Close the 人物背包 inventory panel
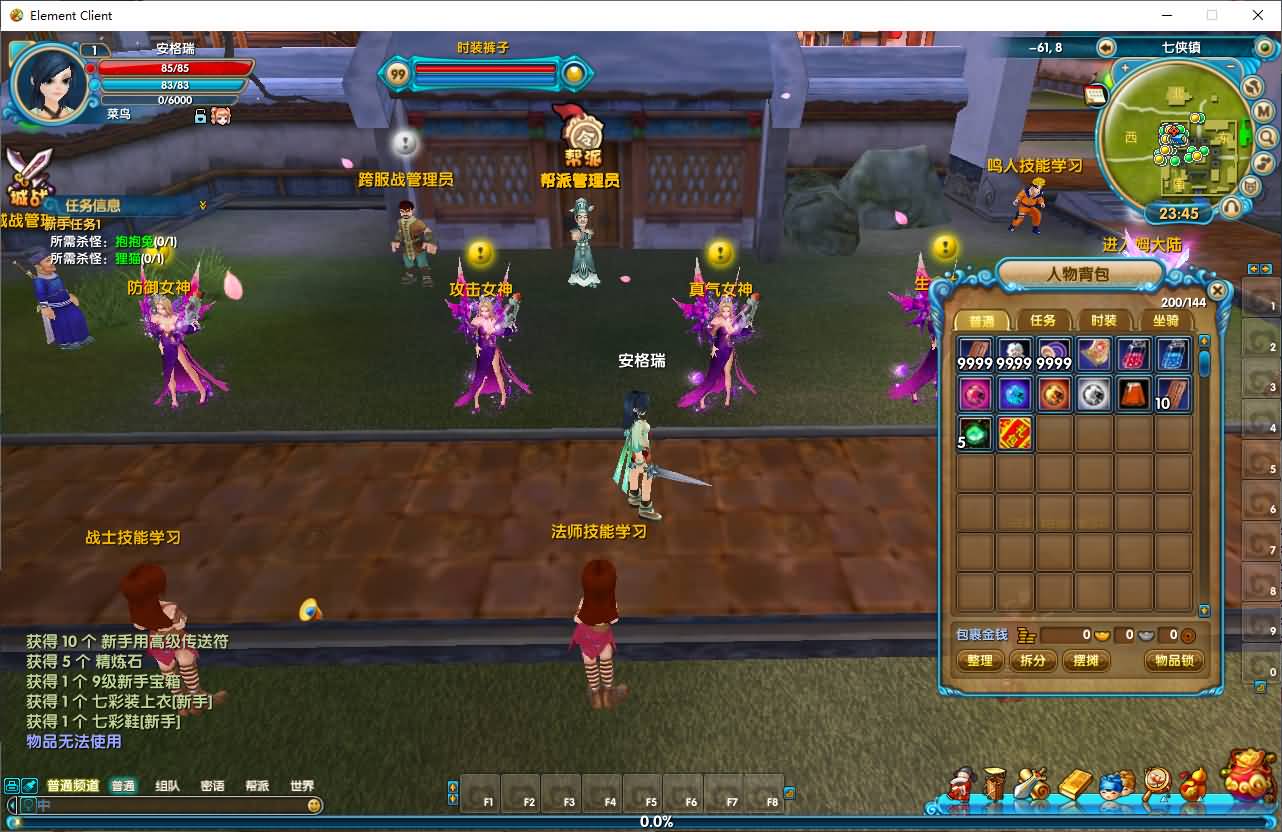The height and width of the screenshot is (832, 1282). pyautogui.click(x=1217, y=291)
